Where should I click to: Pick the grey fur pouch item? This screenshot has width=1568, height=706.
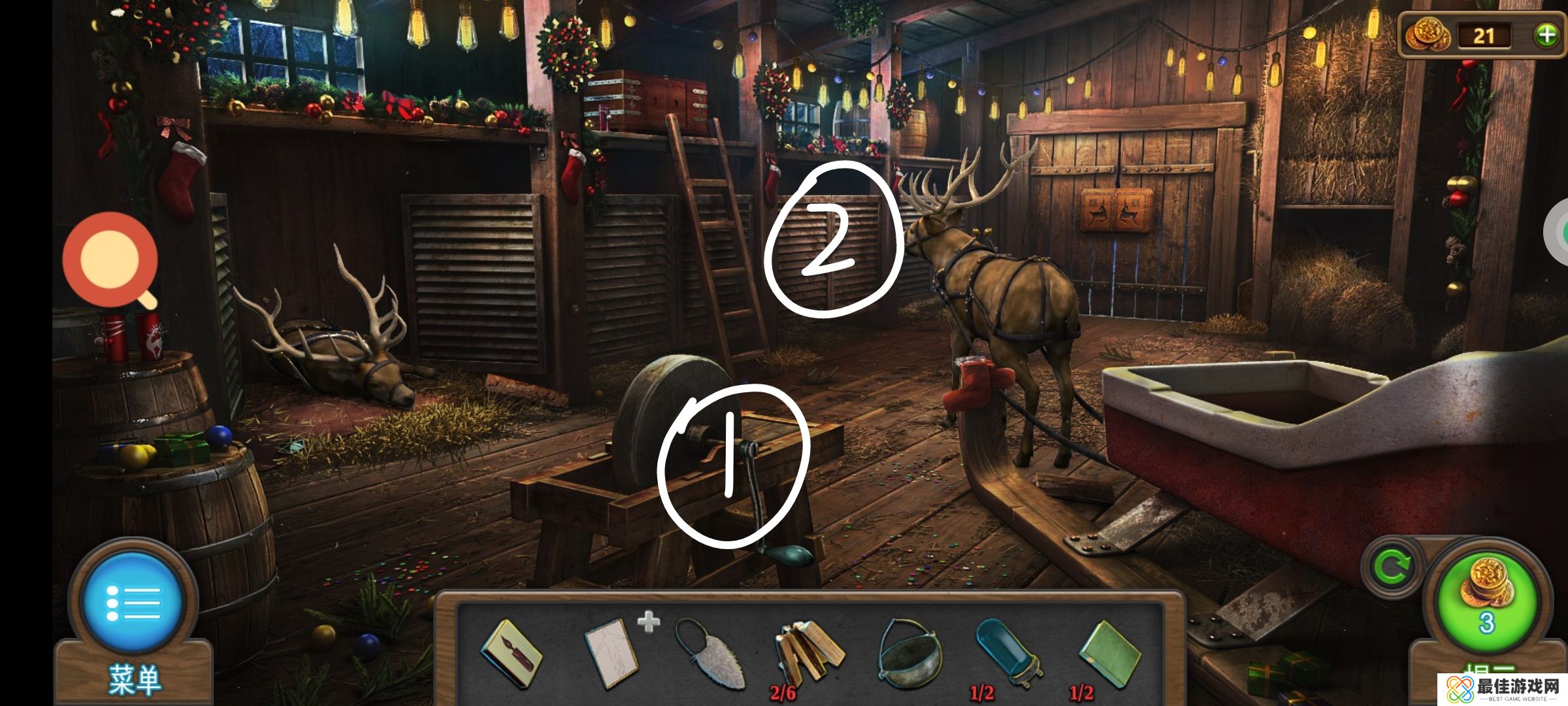pyautogui.click(x=711, y=654)
